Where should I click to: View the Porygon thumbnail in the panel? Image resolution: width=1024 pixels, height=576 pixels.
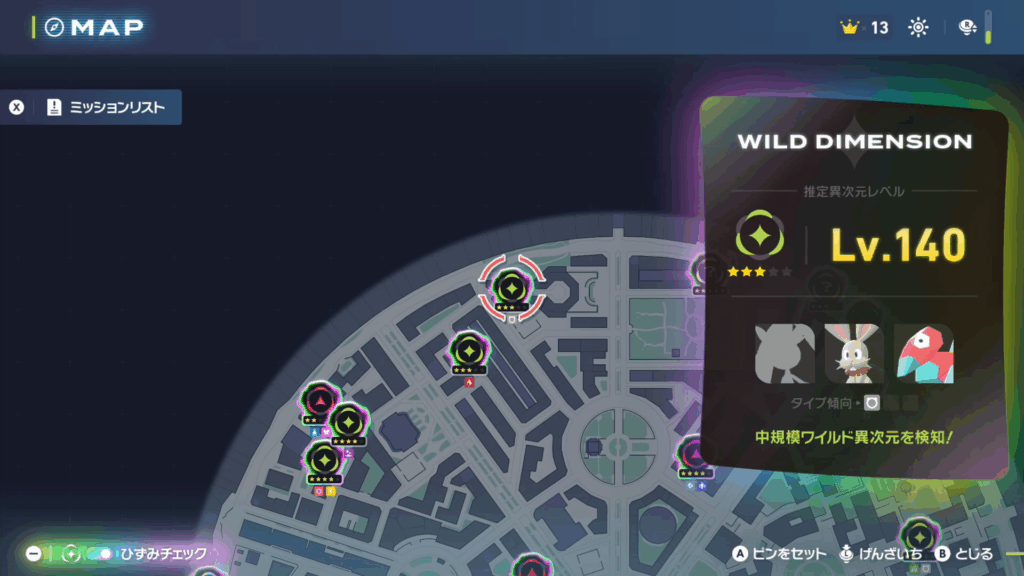point(923,354)
